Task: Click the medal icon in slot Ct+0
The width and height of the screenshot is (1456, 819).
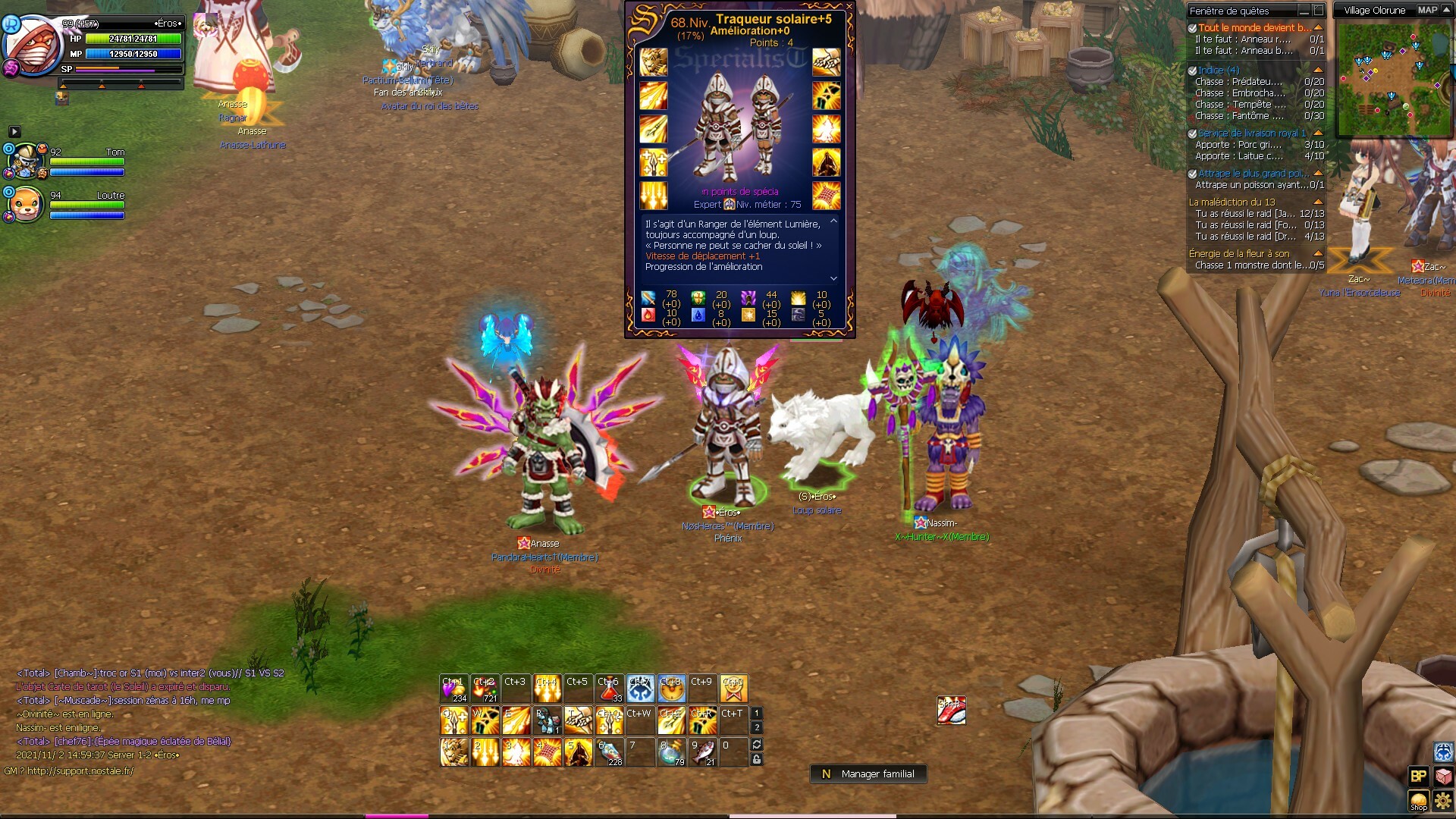Action: click(x=733, y=689)
